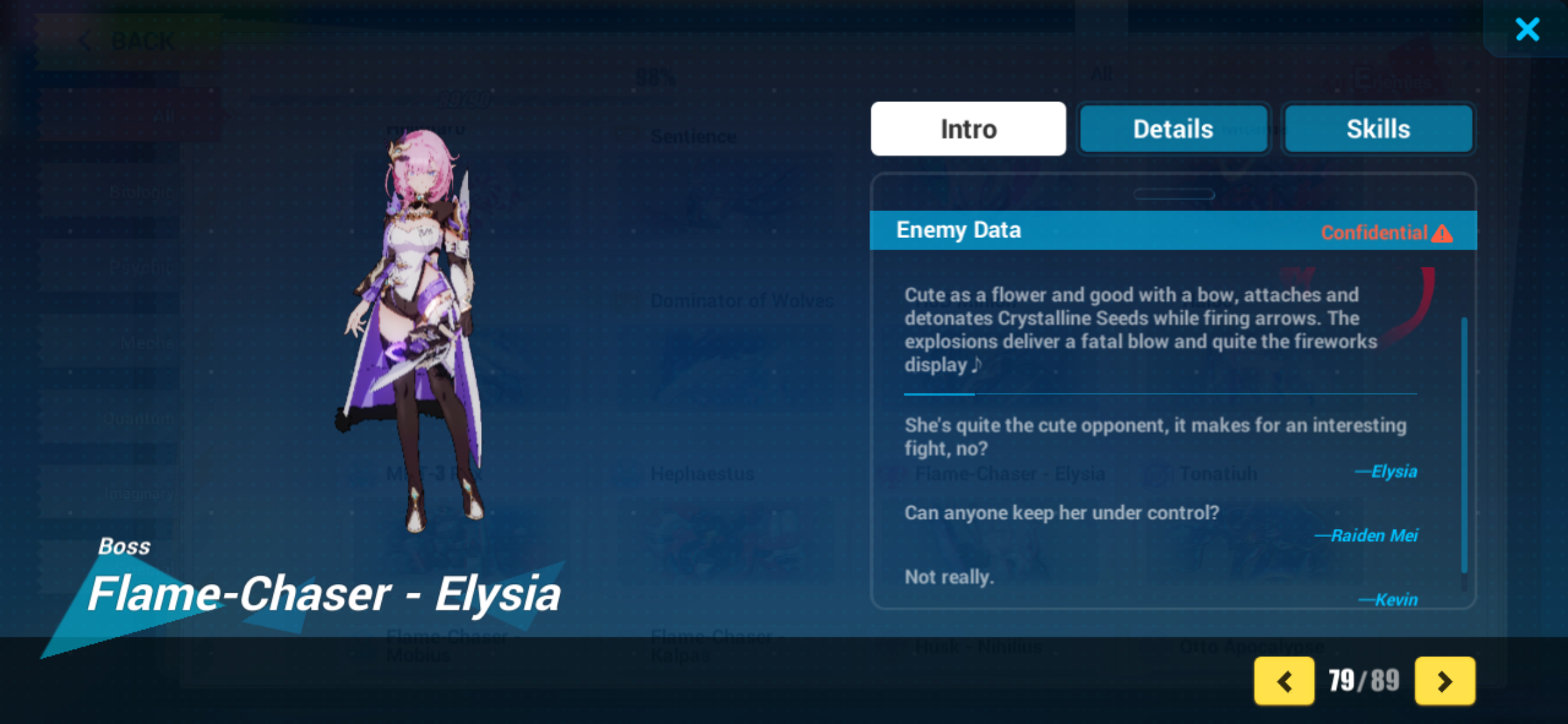Select the Quantum enemy filter
1568x724 pixels.
point(141,418)
